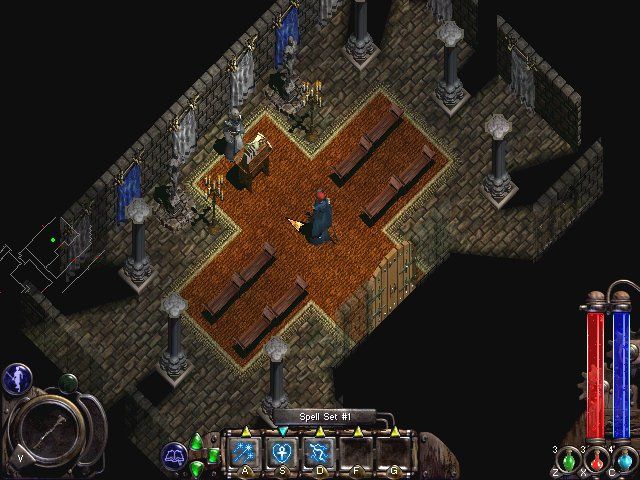Drink the red health potion
This screenshot has width=640, height=480.
tap(597, 461)
